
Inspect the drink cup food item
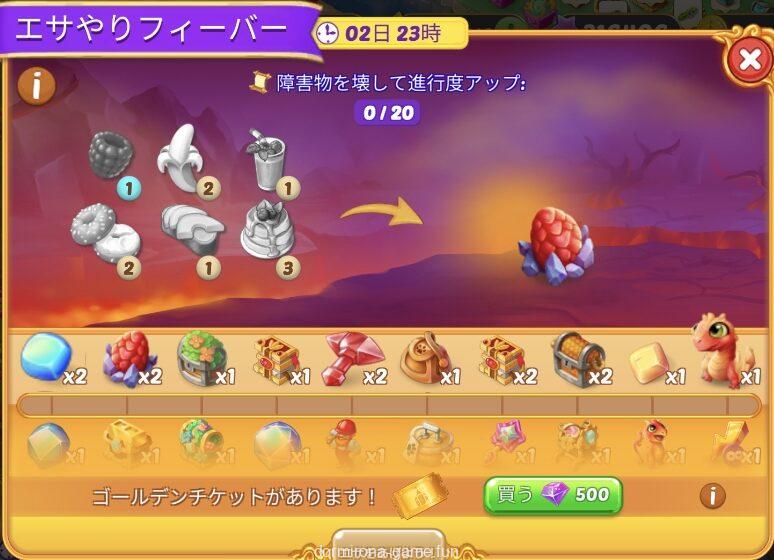(267, 158)
